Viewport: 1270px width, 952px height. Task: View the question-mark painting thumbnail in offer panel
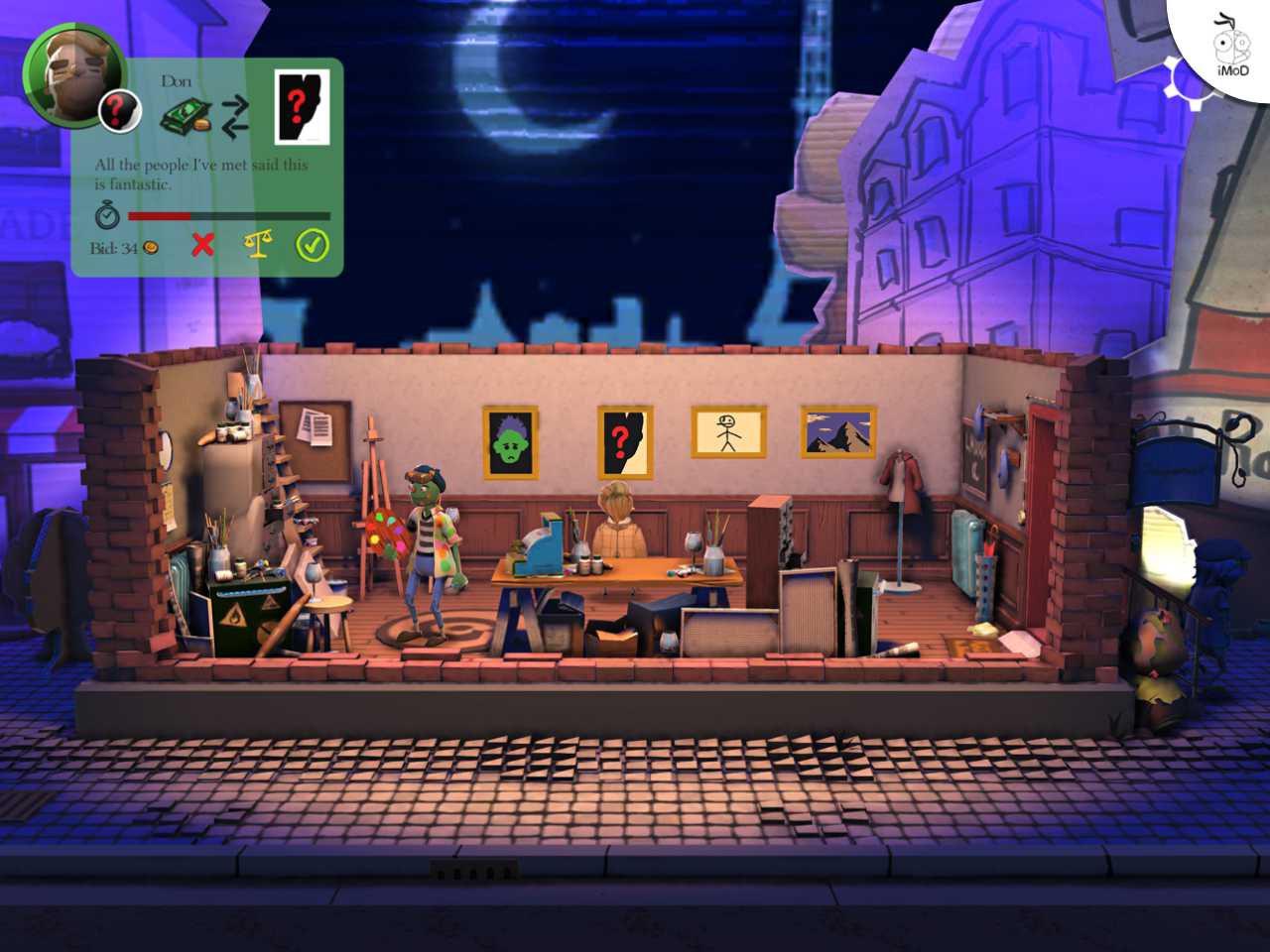(302, 108)
